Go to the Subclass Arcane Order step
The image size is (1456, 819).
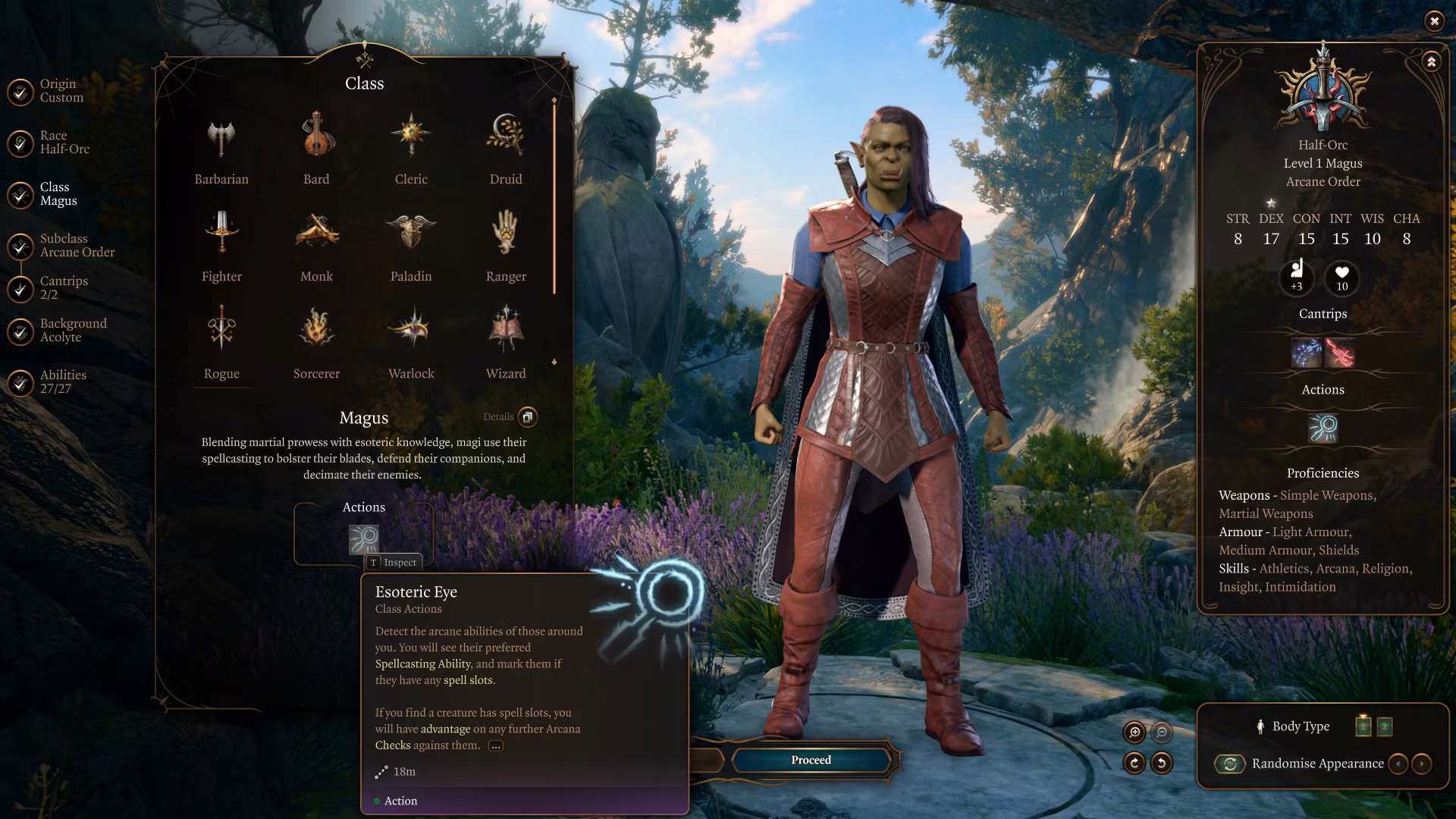pyautogui.click(x=76, y=246)
